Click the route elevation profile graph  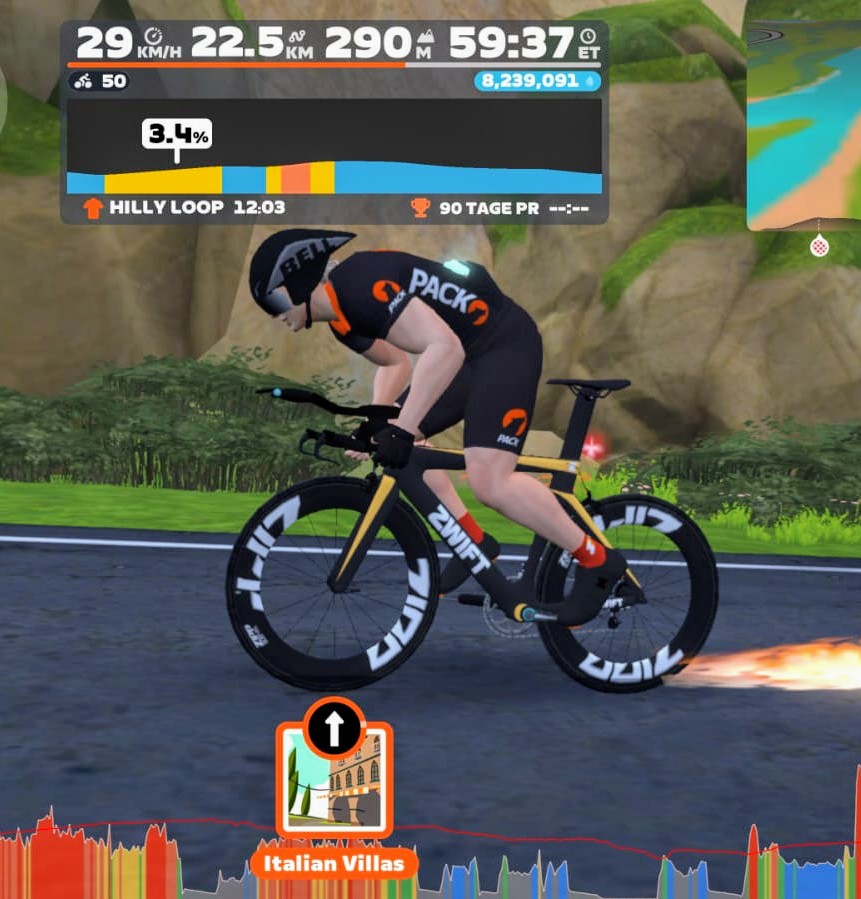pyautogui.click(x=334, y=146)
